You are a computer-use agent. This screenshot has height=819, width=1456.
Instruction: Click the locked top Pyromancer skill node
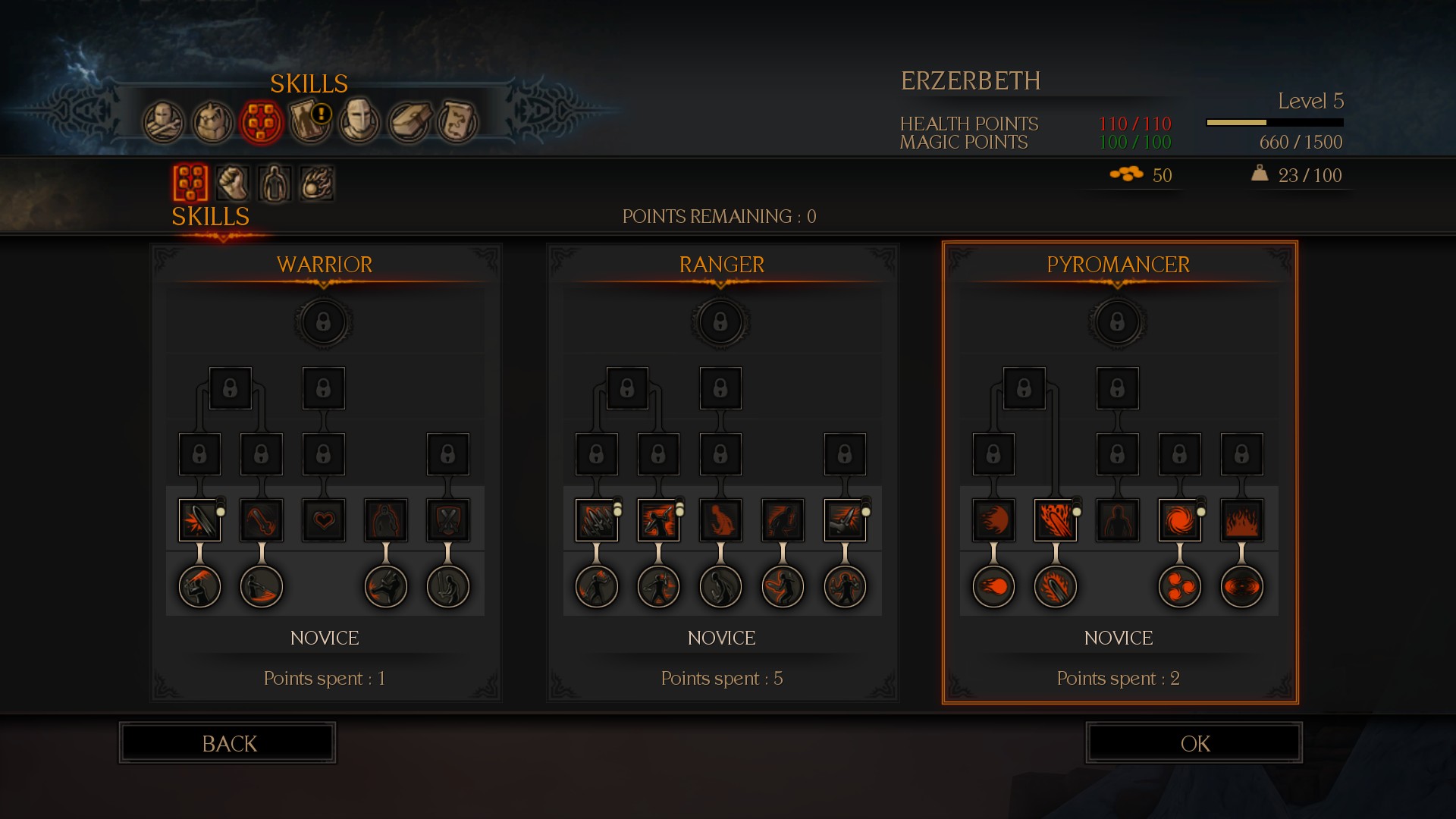pos(1117,322)
